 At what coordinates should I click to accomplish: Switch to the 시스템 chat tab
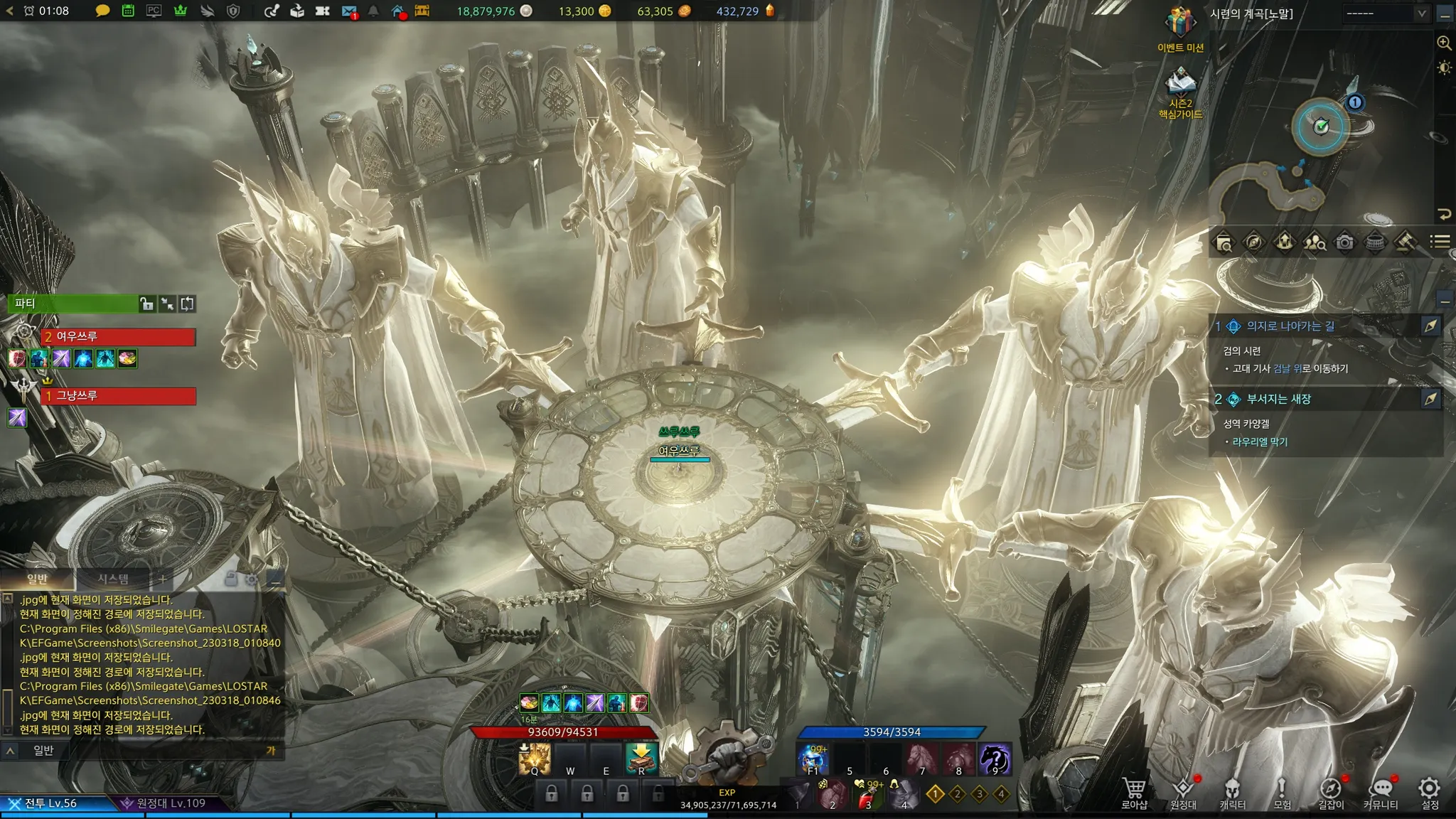click(113, 579)
